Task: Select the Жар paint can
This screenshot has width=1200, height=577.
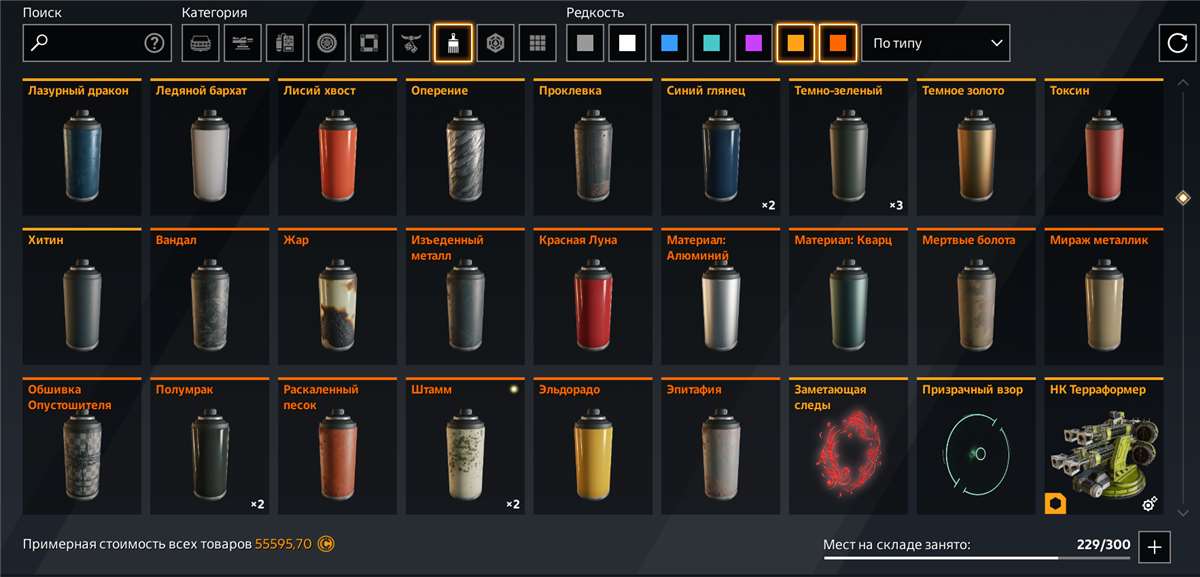Action: (337, 298)
